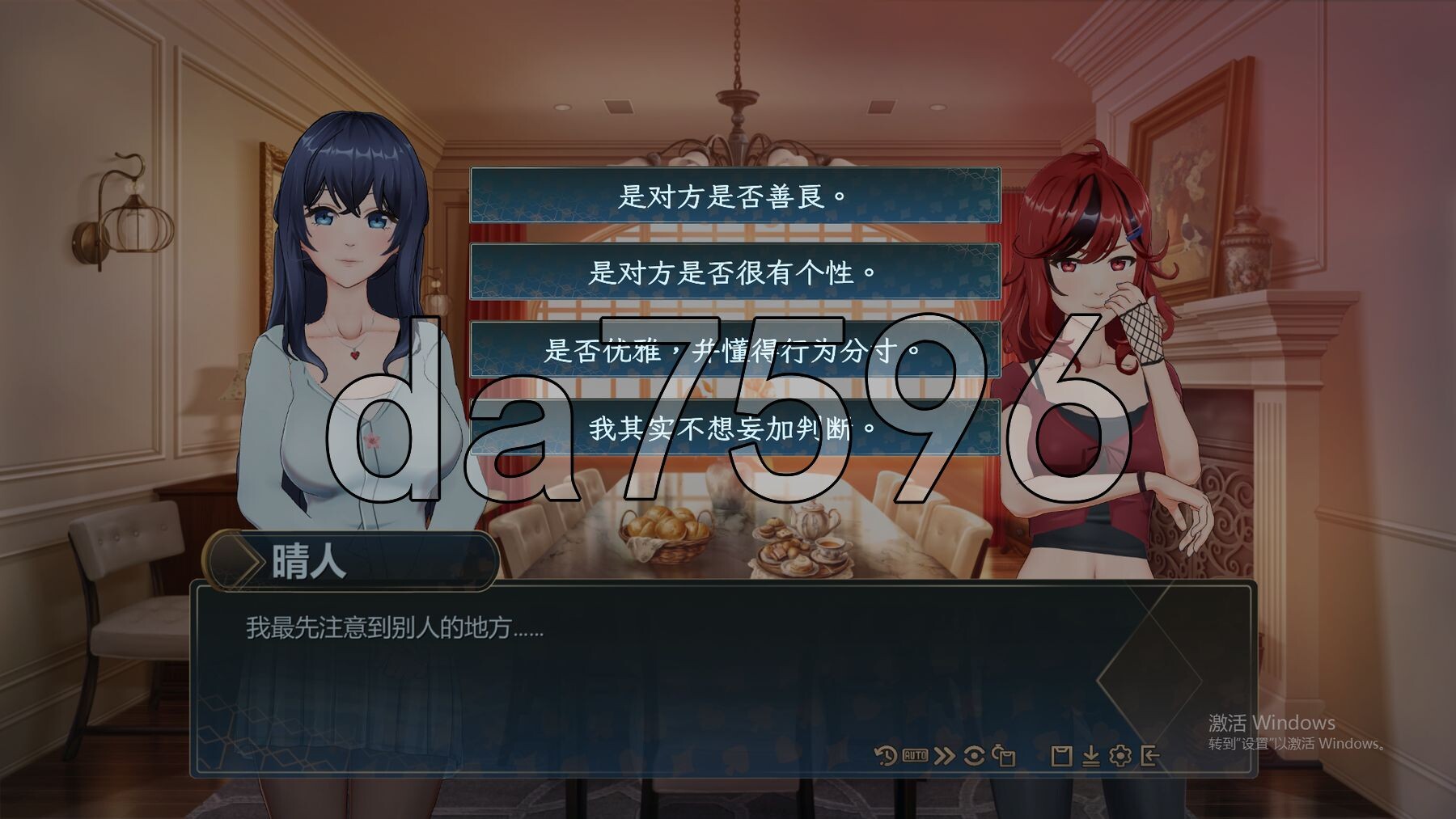Click the exit-to-title icon

pos(1151,757)
